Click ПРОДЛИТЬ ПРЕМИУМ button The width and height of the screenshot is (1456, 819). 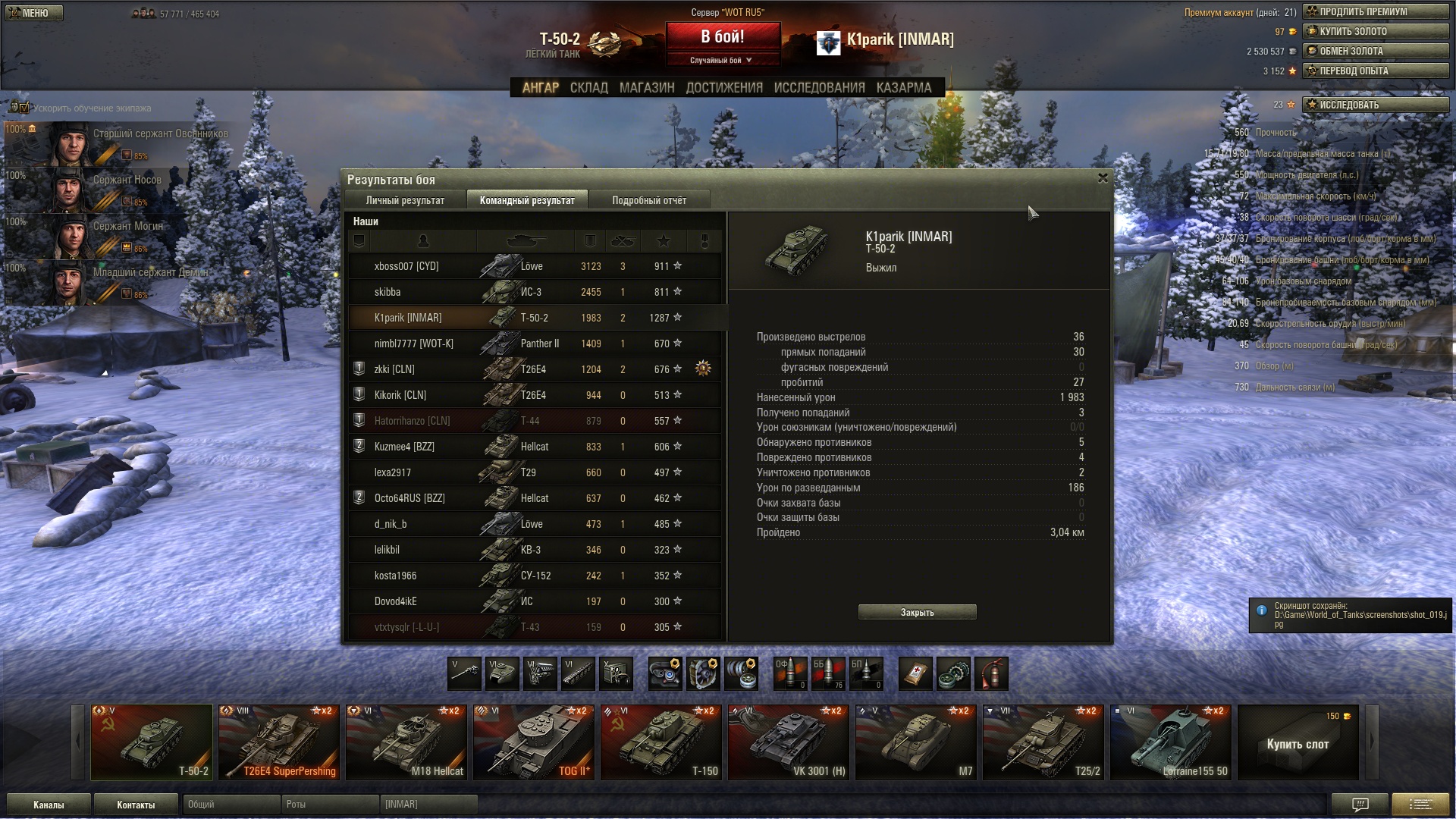[1375, 11]
